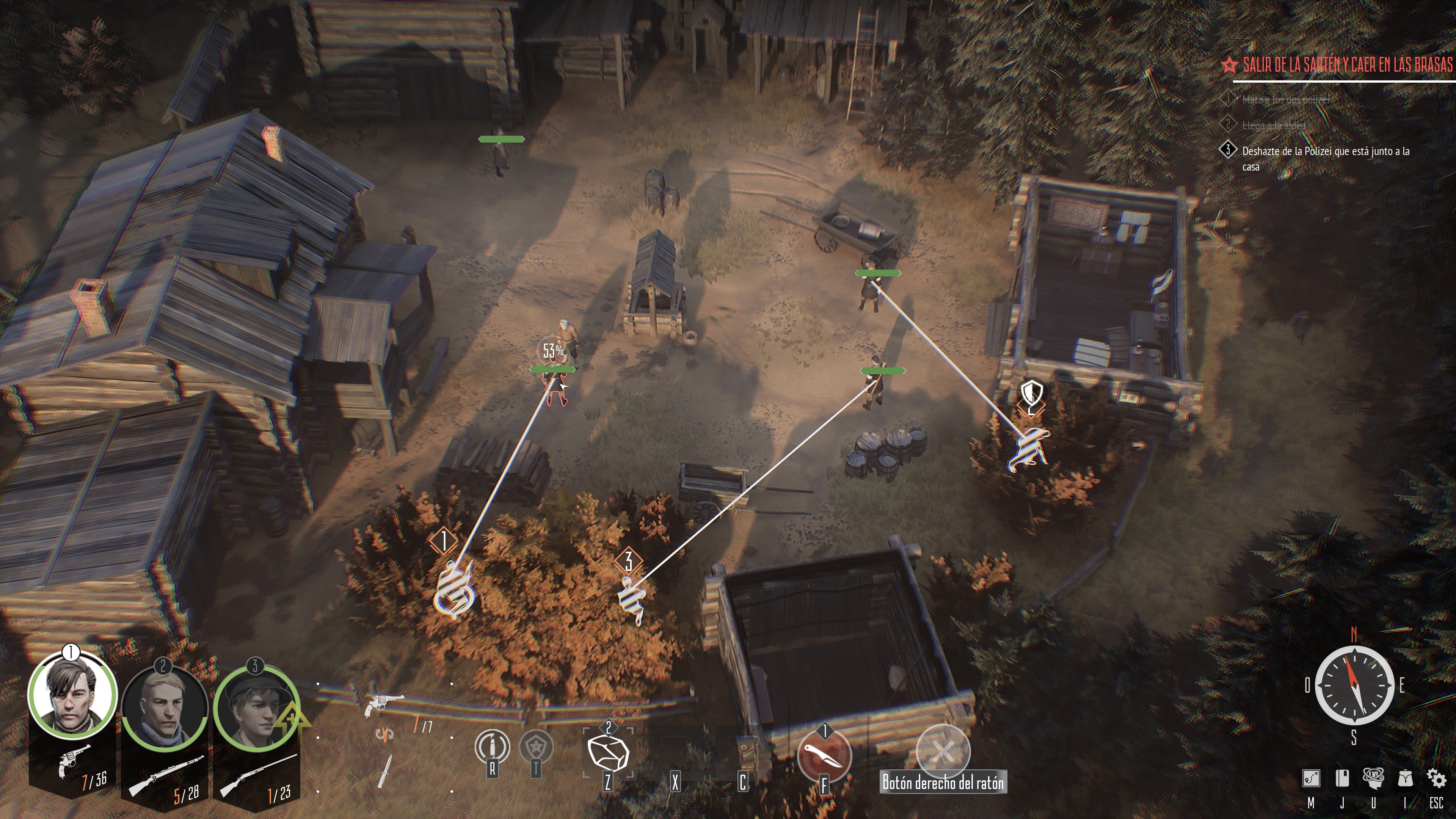
Task: Open the map screen icon
Action: coord(1311,779)
